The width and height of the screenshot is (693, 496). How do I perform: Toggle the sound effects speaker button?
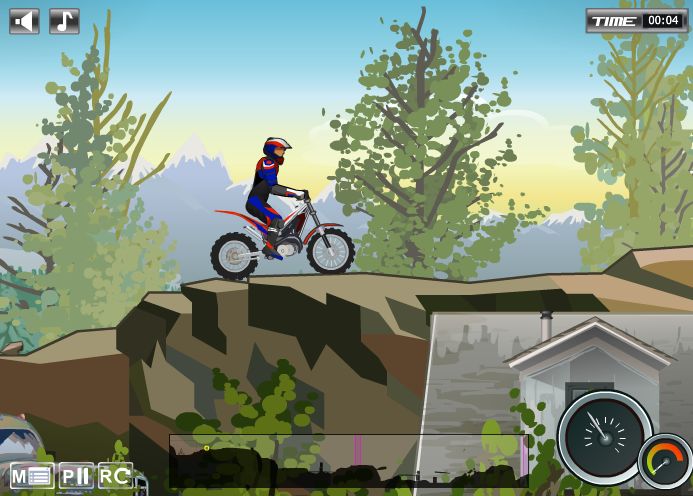coord(24,21)
